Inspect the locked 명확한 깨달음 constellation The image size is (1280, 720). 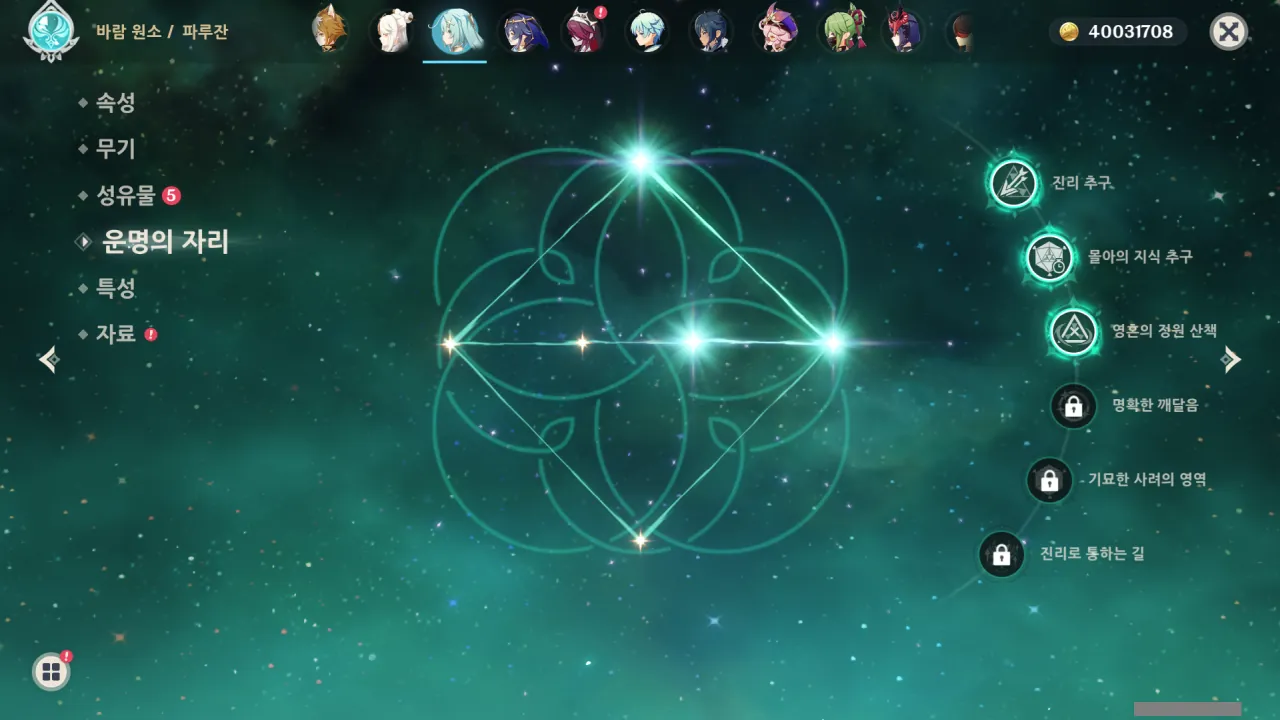1074,406
